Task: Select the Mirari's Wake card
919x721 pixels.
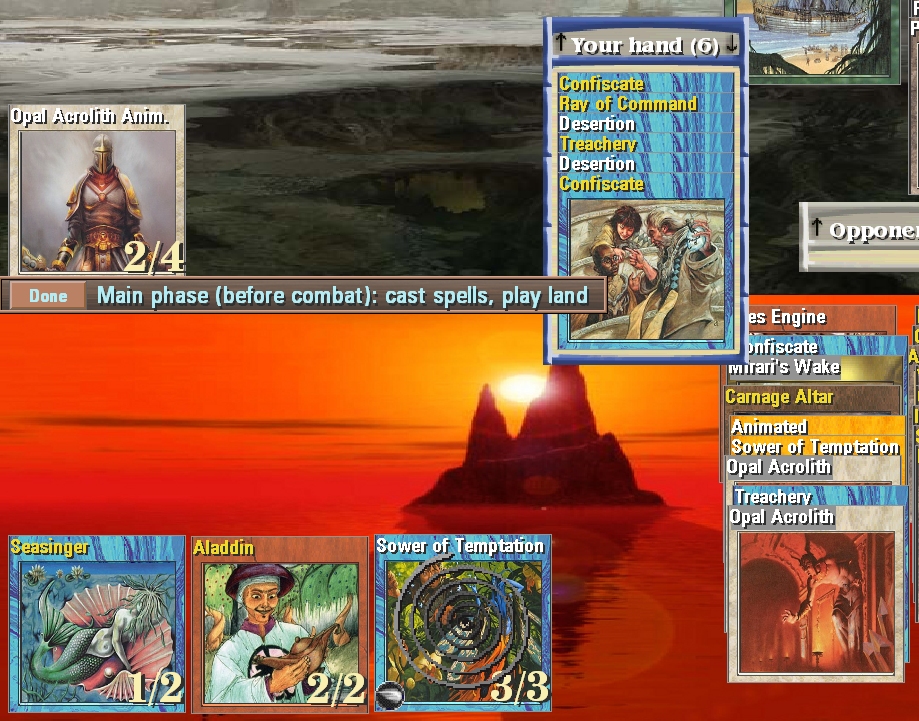Action: tap(784, 368)
